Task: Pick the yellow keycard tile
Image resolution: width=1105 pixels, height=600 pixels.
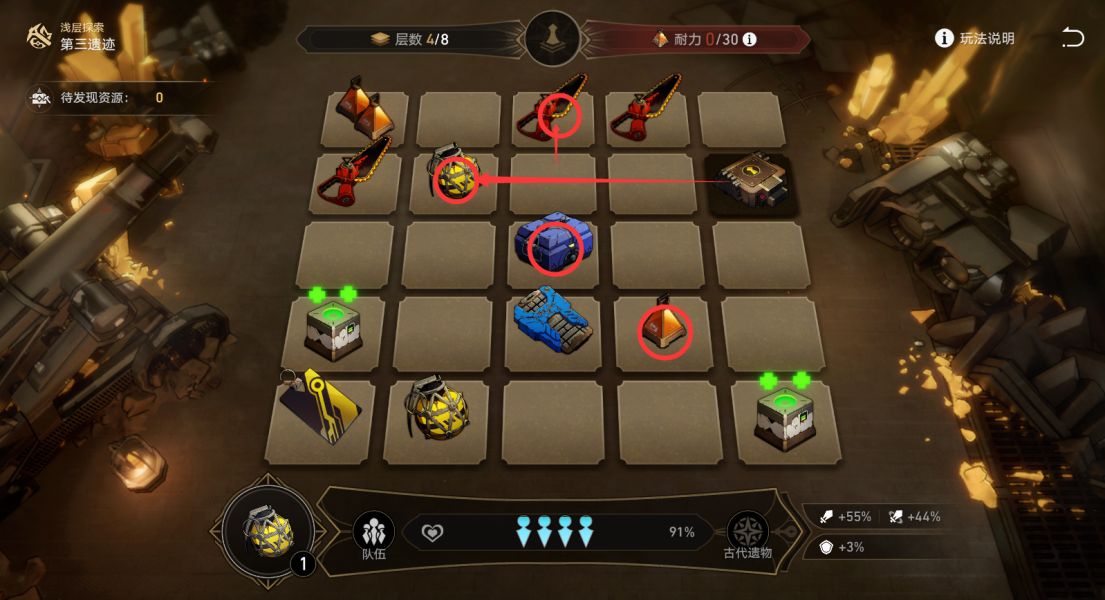Action: point(319,404)
